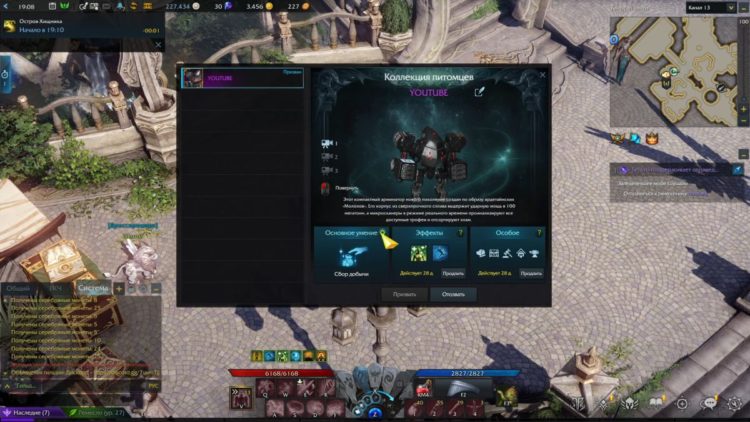The image size is (750, 422).
Task: Add a new chat tab with plus
Action: click(x=119, y=288)
